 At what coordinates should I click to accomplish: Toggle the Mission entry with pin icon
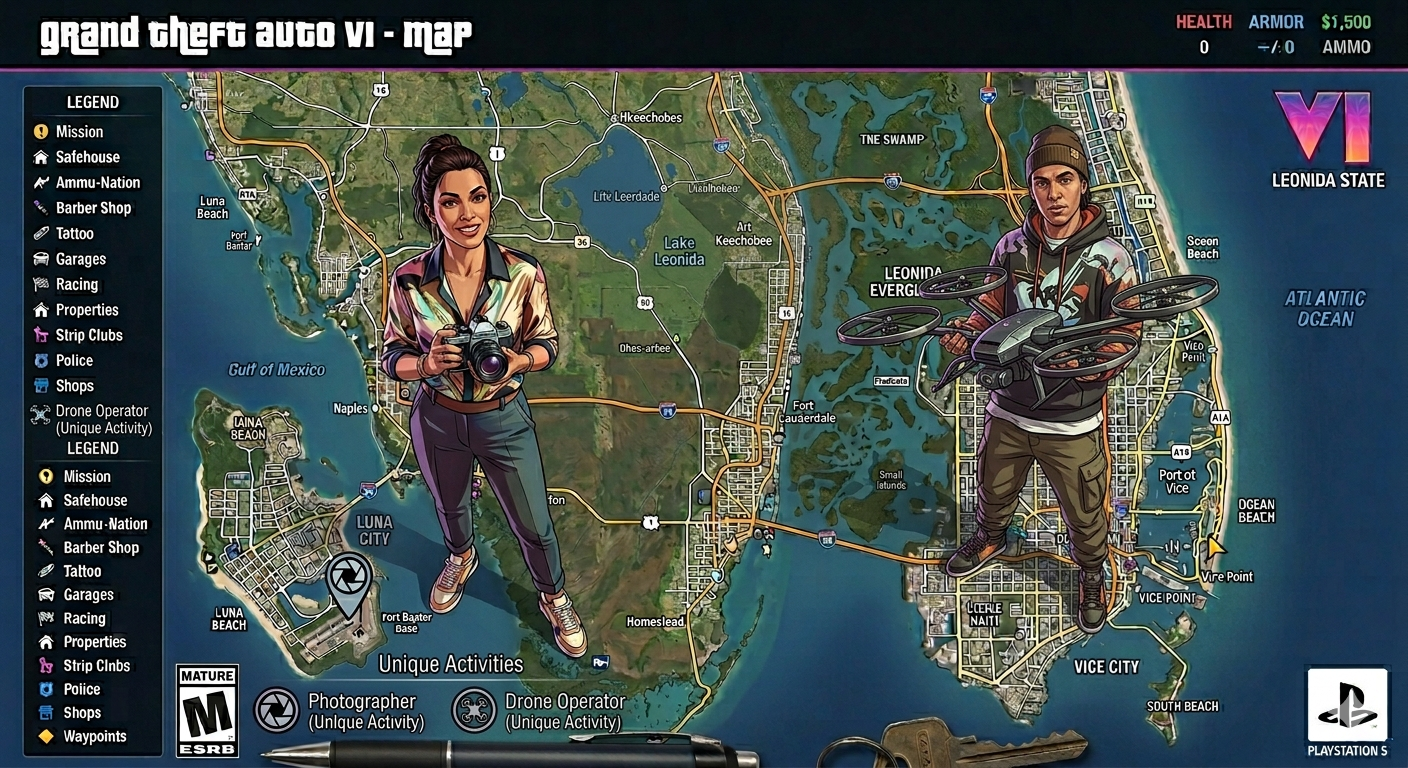[86, 477]
